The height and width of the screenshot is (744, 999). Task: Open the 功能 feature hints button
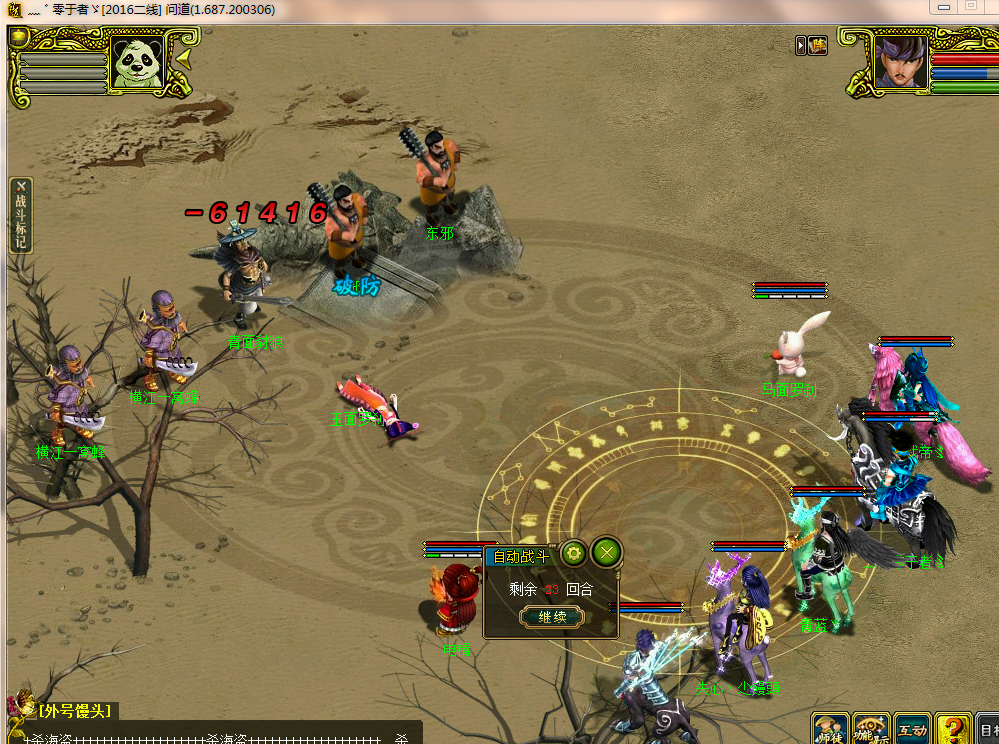(x=871, y=729)
